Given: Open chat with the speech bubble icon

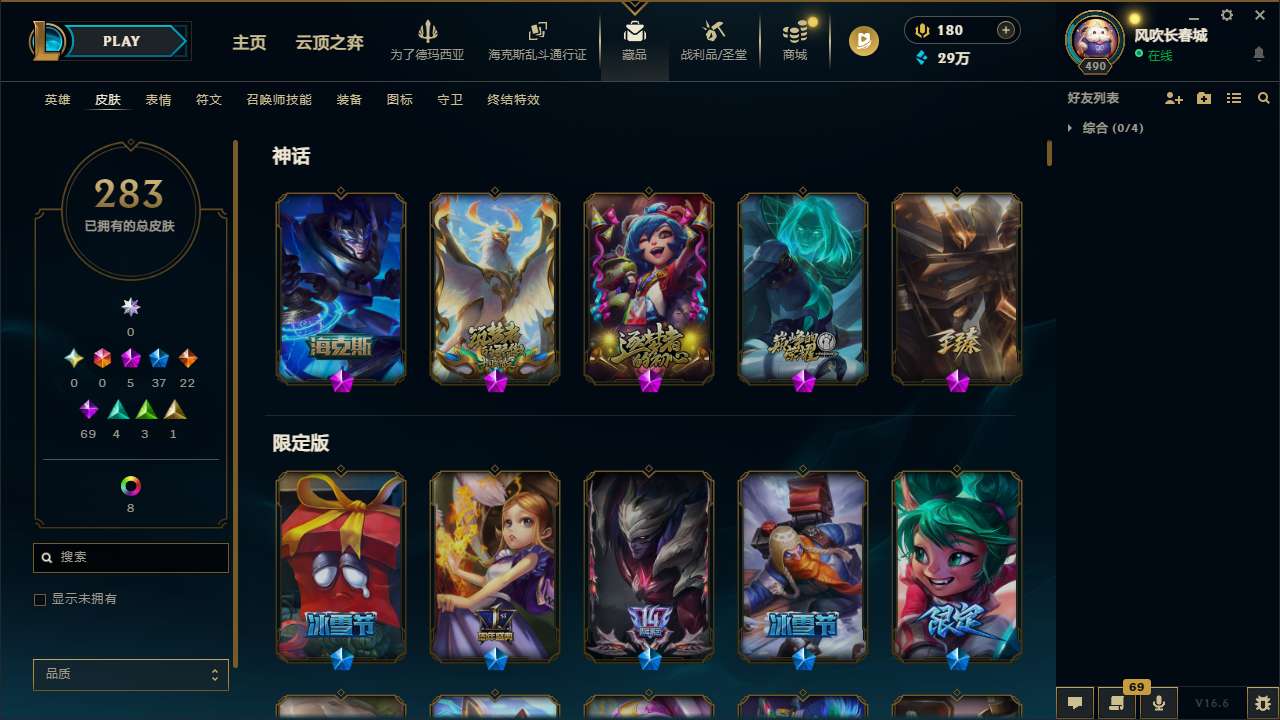Looking at the screenshot, I should coord(1073,703).
